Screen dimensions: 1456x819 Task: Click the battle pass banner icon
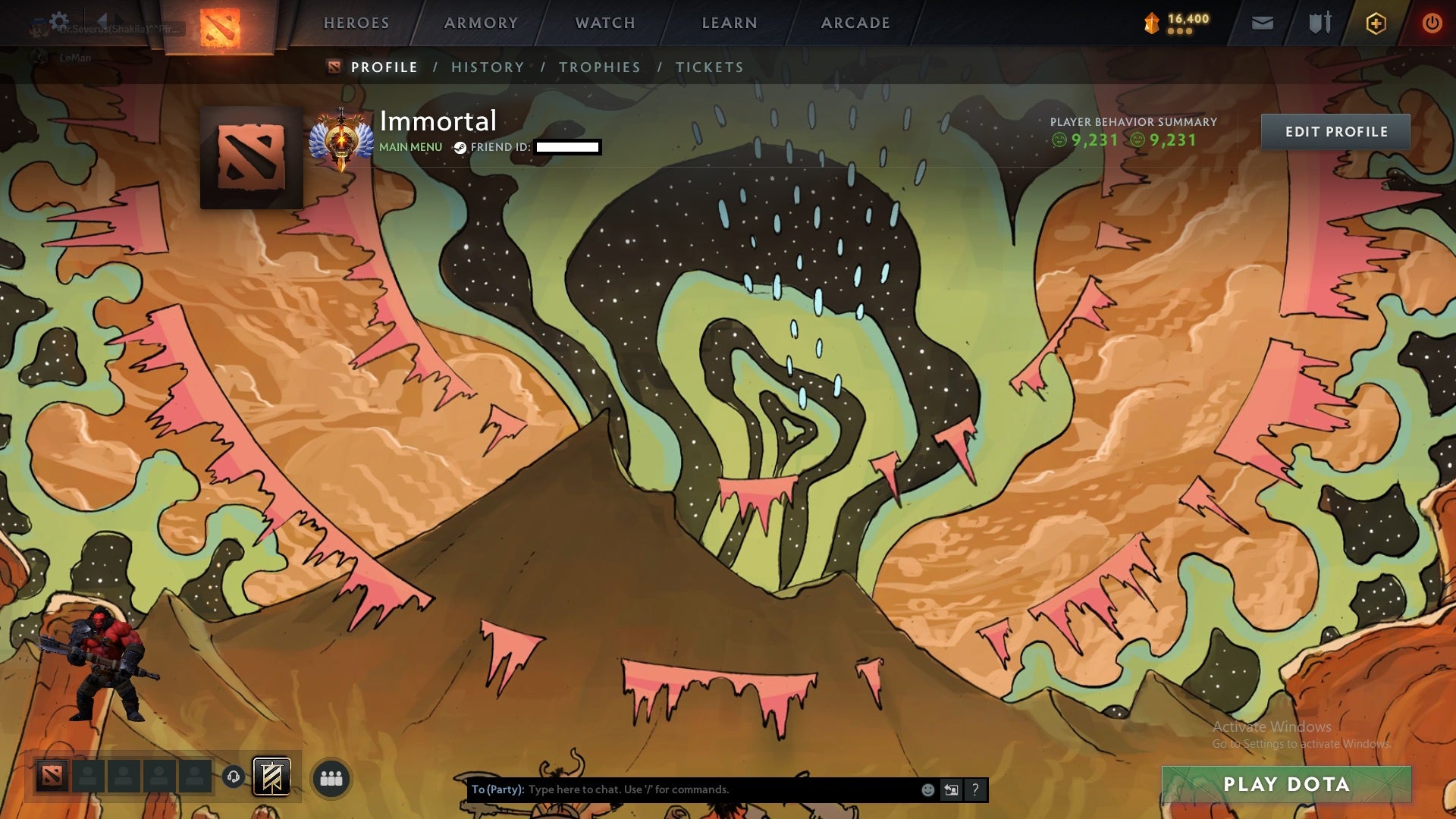coord(272,776)
